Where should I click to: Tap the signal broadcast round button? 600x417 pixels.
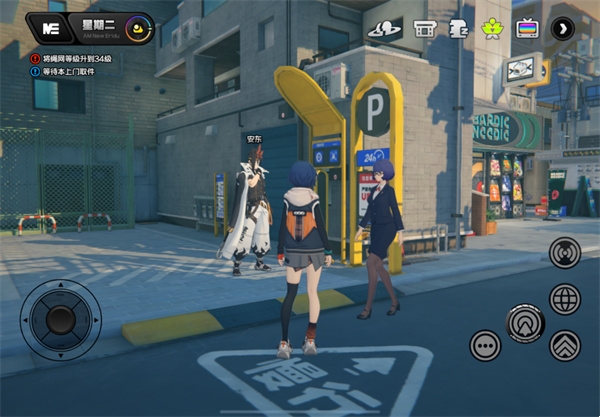(x=565, y=253)
